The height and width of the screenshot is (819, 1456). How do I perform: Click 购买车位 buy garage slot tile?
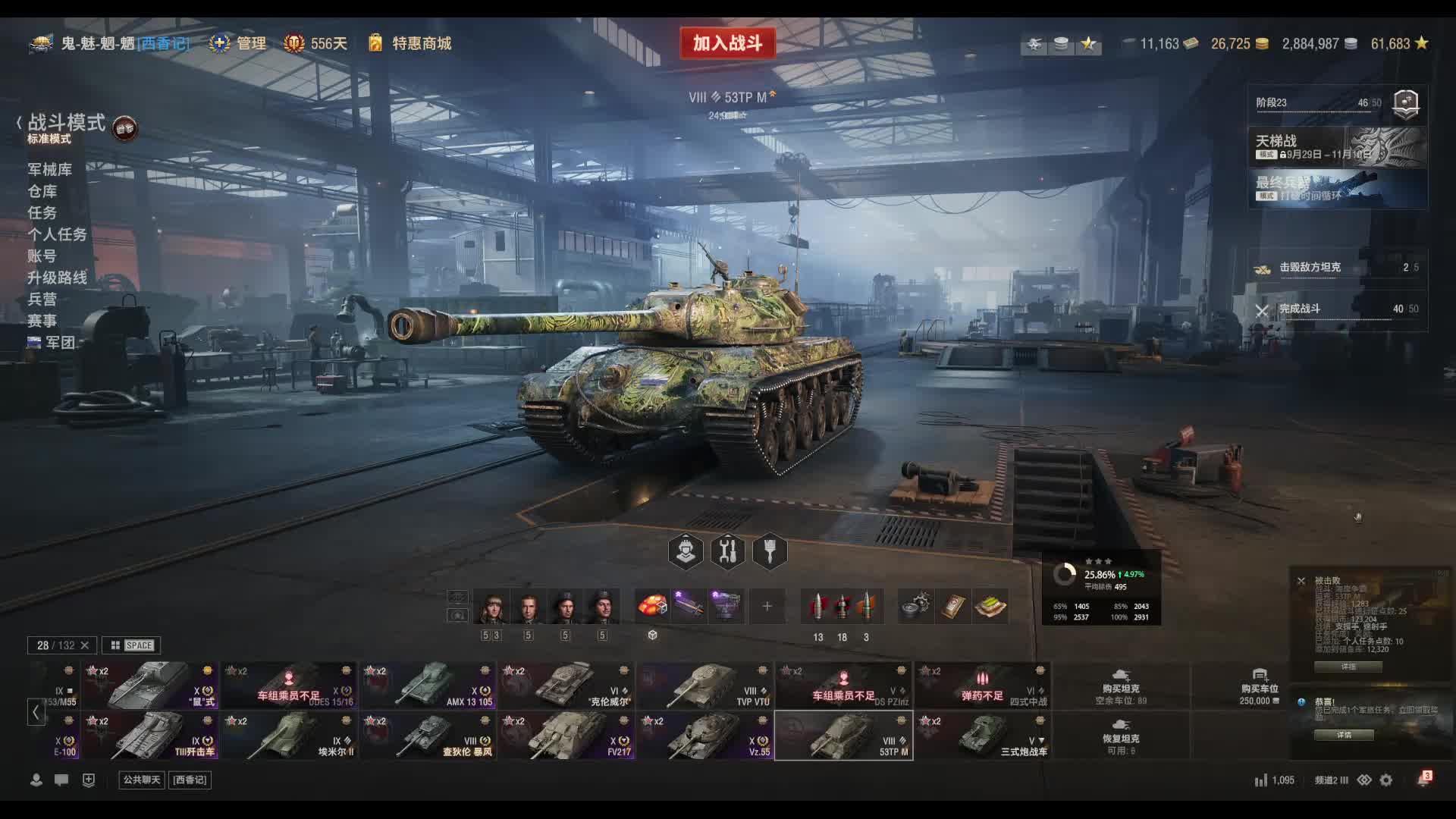tap(1260, 686)
